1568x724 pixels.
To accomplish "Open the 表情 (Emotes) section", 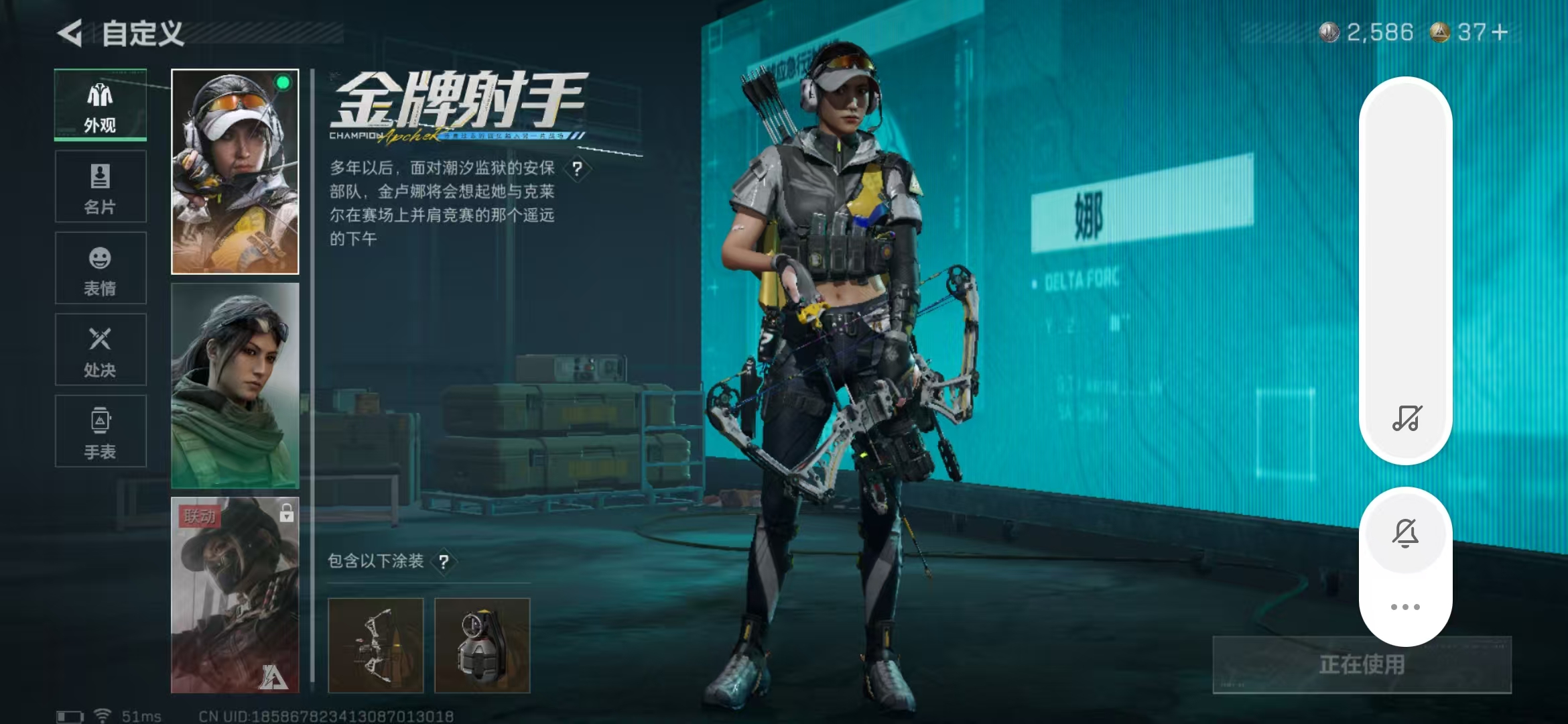I will pos(99,268).
